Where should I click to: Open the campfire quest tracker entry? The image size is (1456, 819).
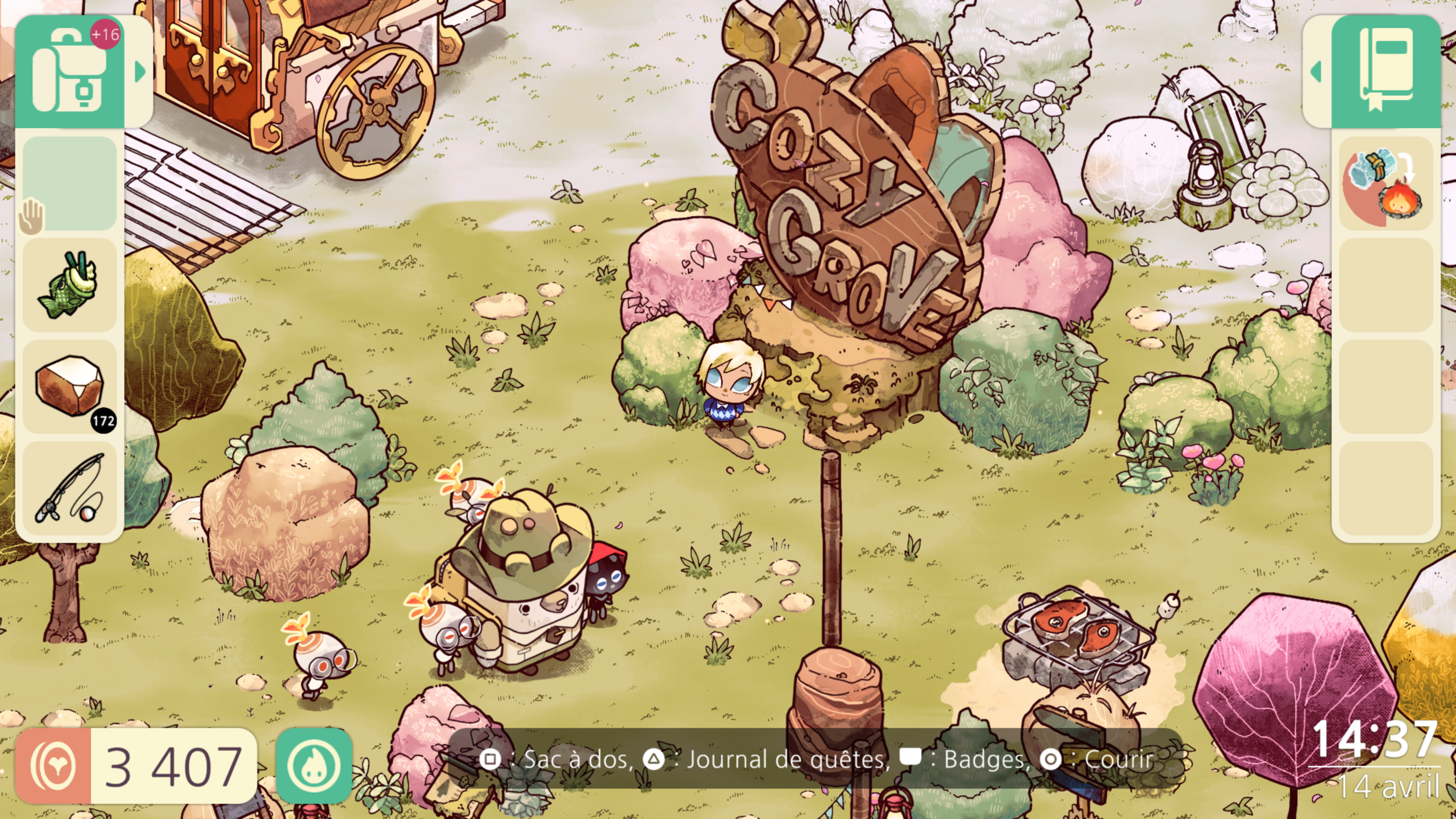click(1385, 183)
